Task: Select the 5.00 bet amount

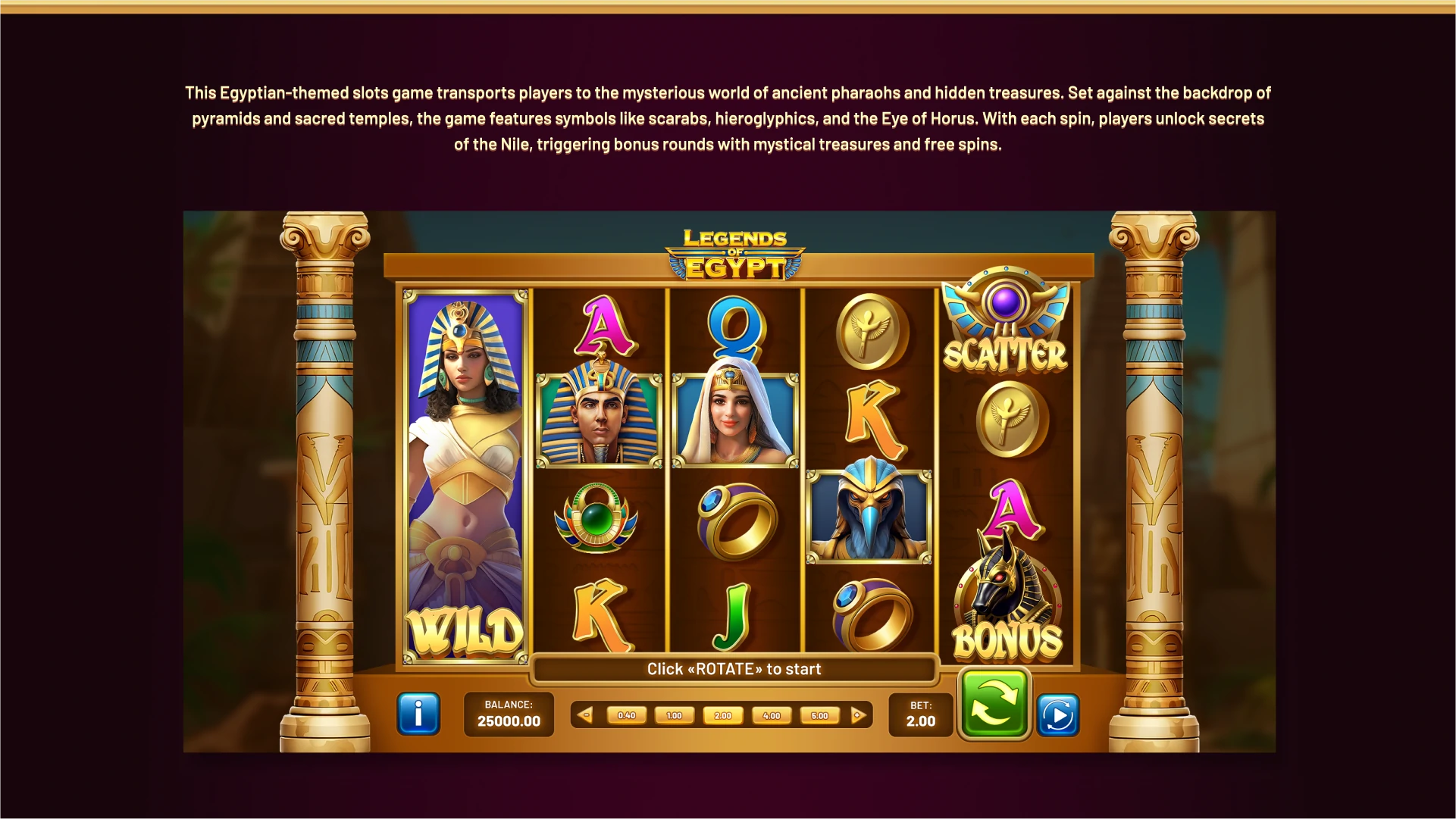Action: 818,714
